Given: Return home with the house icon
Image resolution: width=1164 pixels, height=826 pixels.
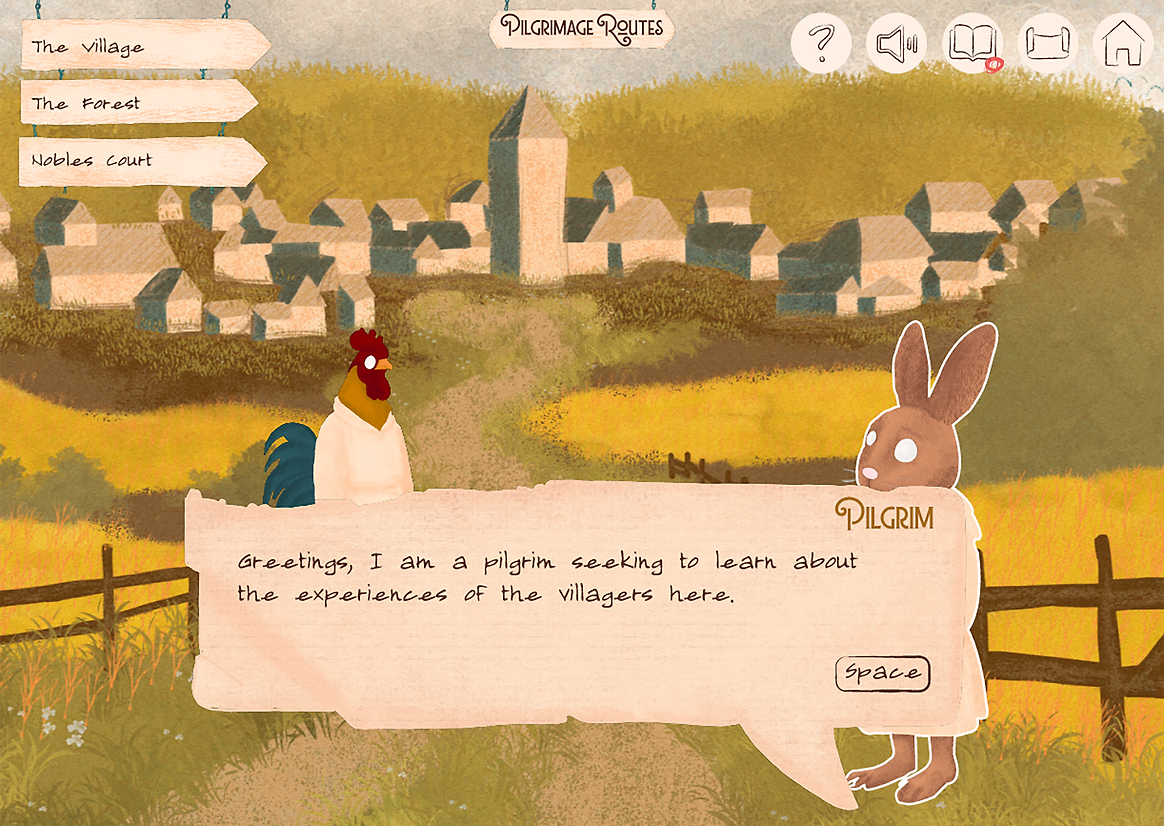Looking at the screenshot, I should [1122, 43].
